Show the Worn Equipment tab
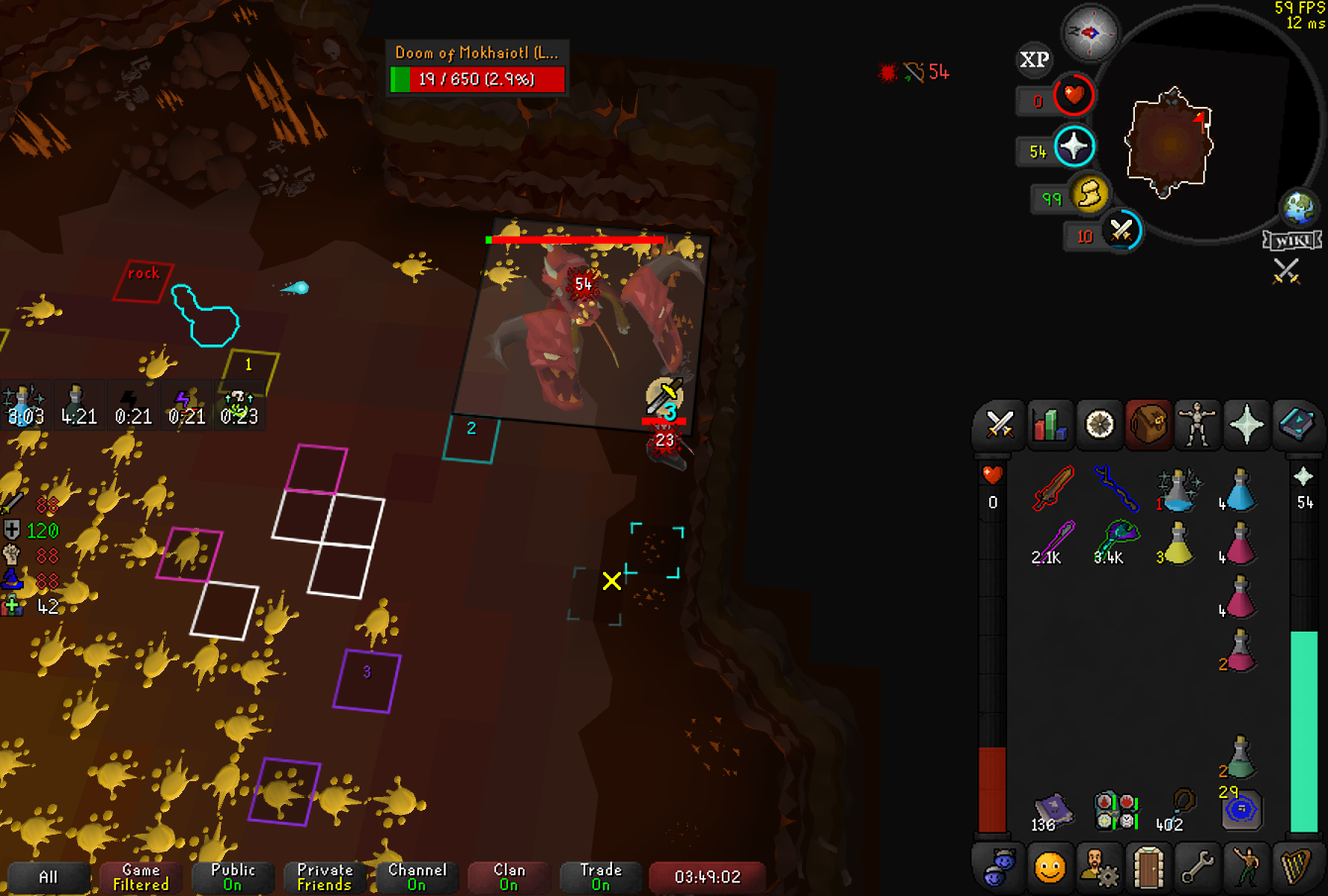Screen dimensions: 1328x896 [x=1197, y=426]
